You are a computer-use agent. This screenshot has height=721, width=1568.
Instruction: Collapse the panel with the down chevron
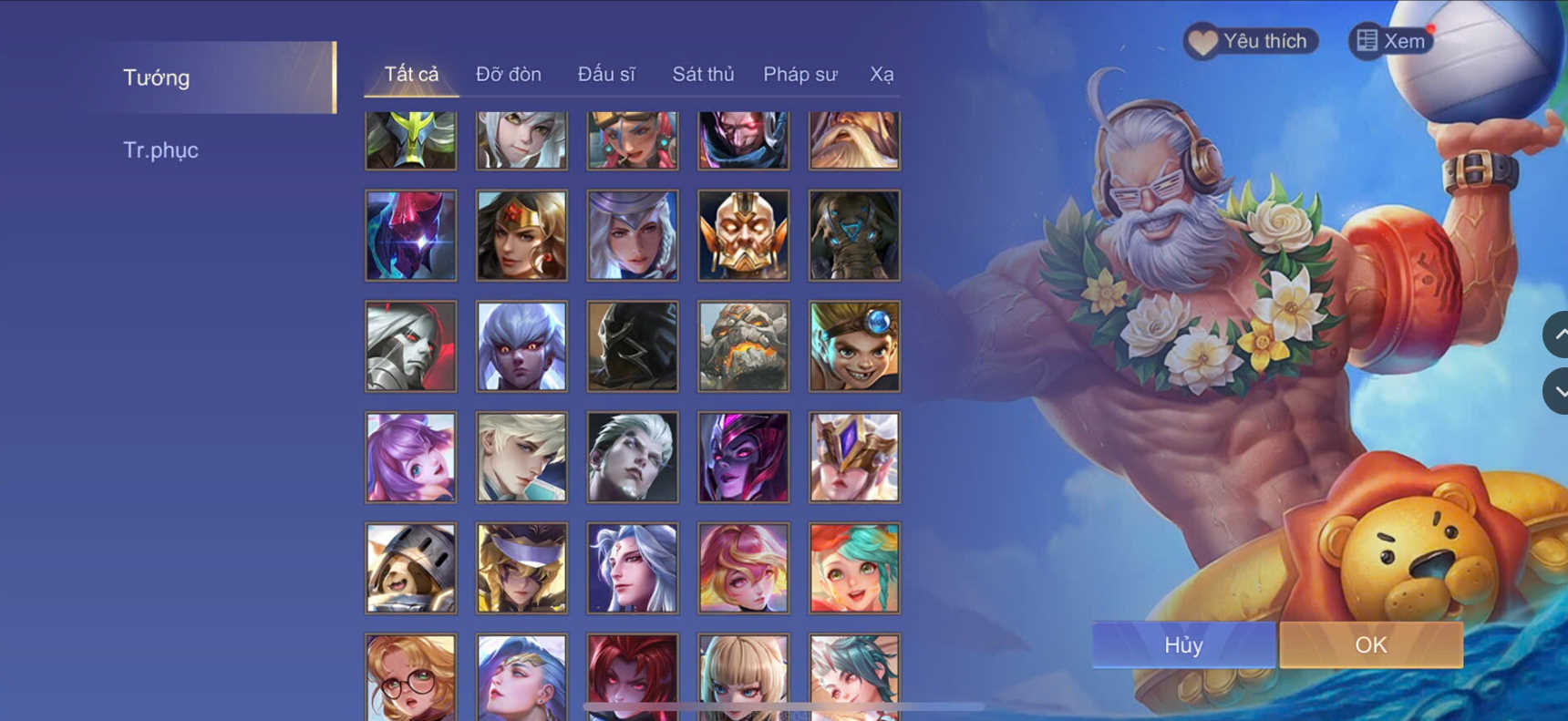(x=1560, y=390)
